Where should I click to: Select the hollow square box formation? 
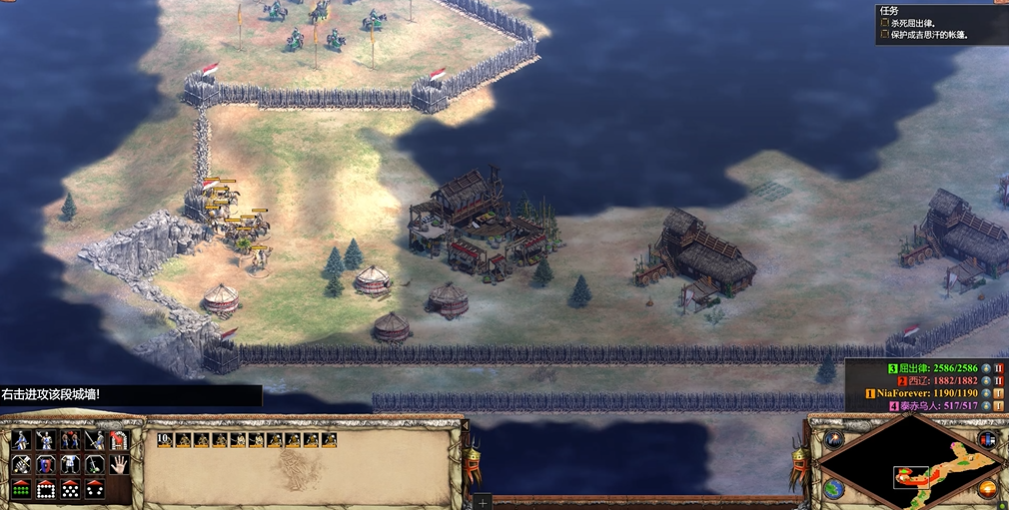coord(46,489)
